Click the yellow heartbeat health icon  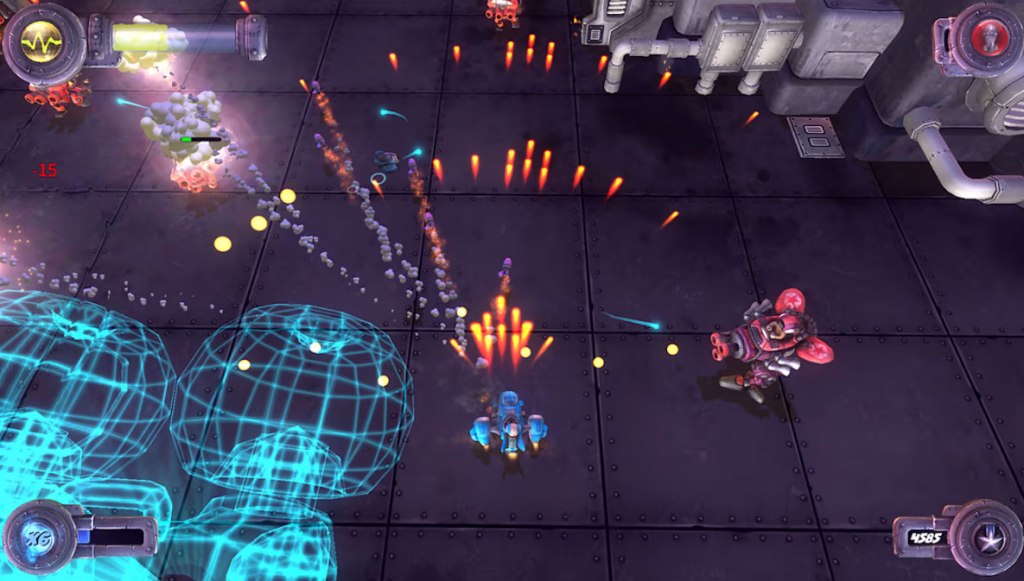(42, 41)
